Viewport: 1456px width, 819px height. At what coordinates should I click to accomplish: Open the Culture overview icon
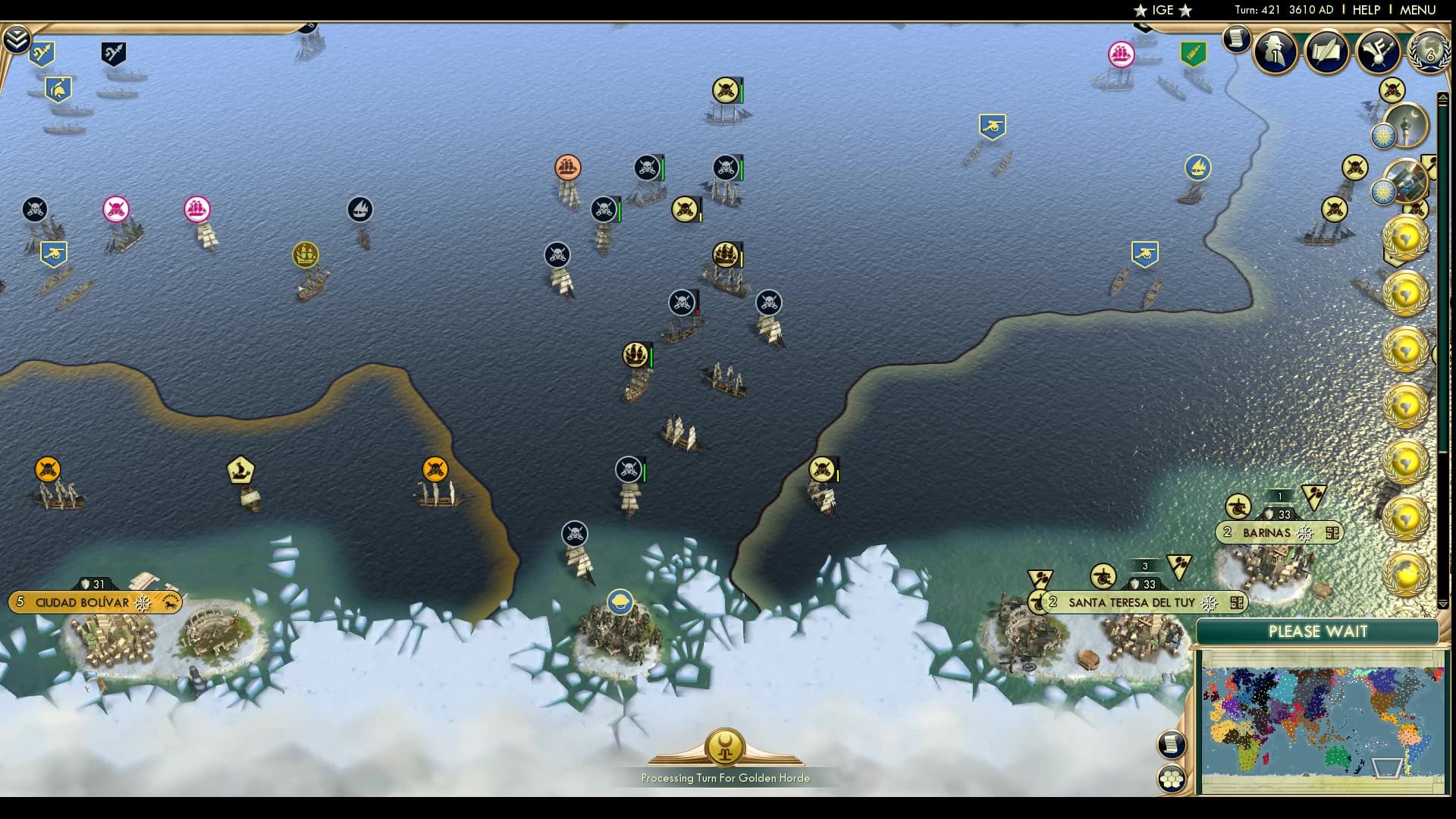click(1379, 53)
